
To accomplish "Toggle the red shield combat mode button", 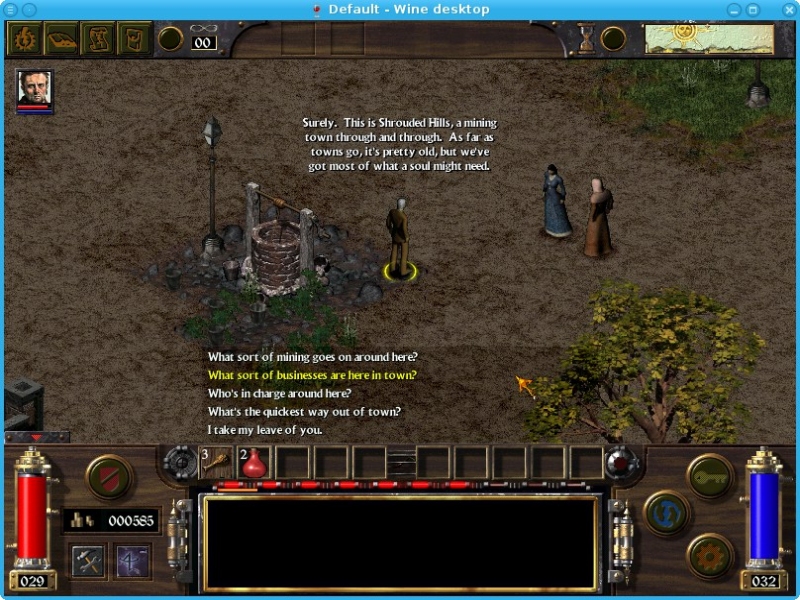I will pos(109,477).
